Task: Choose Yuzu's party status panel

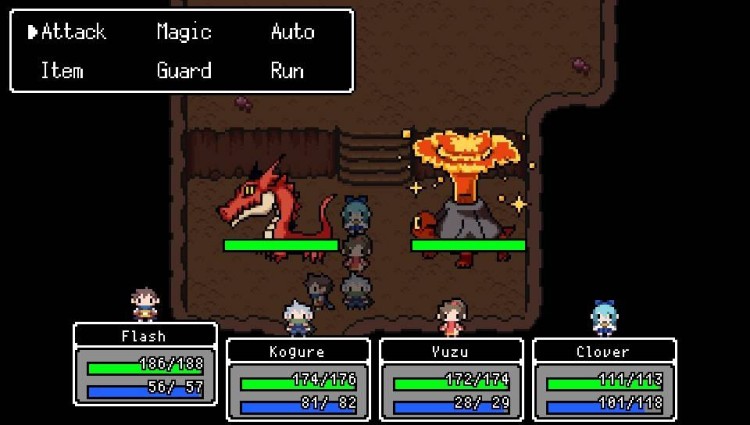Action: tap(451, 379)
